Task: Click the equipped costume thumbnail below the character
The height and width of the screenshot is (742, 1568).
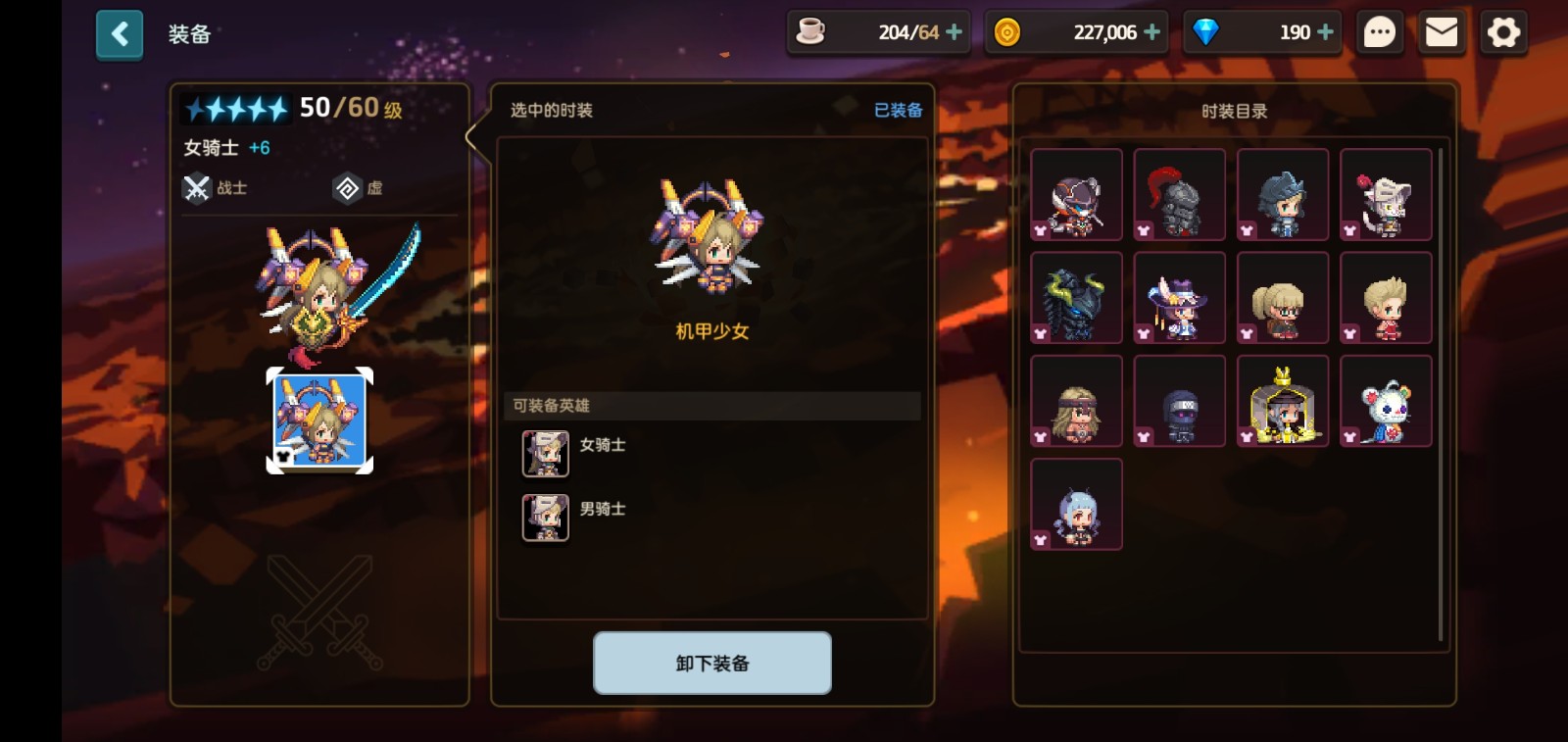Action: (x=318, y=420)
